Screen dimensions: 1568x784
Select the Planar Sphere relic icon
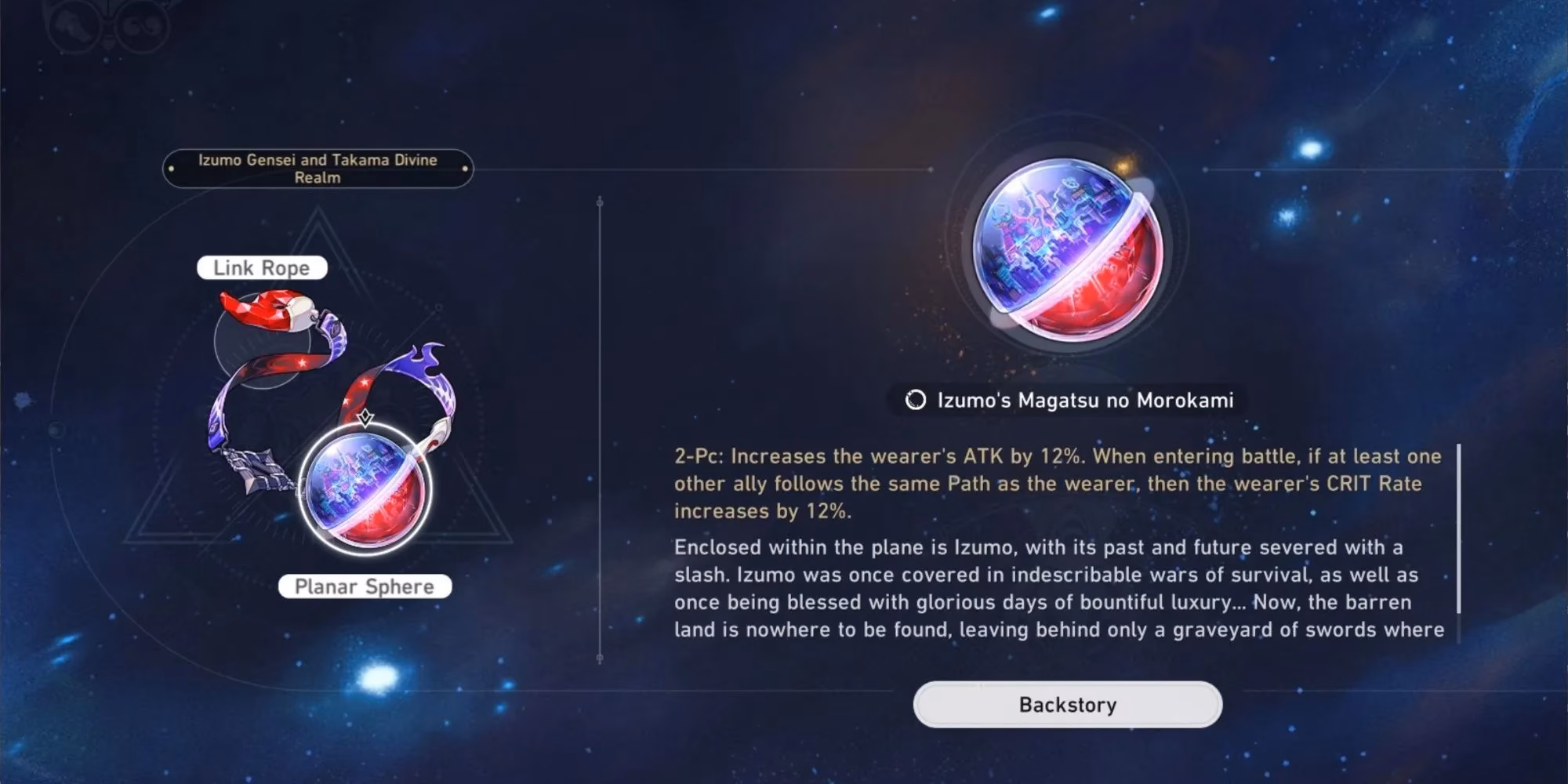coord(365,491)
